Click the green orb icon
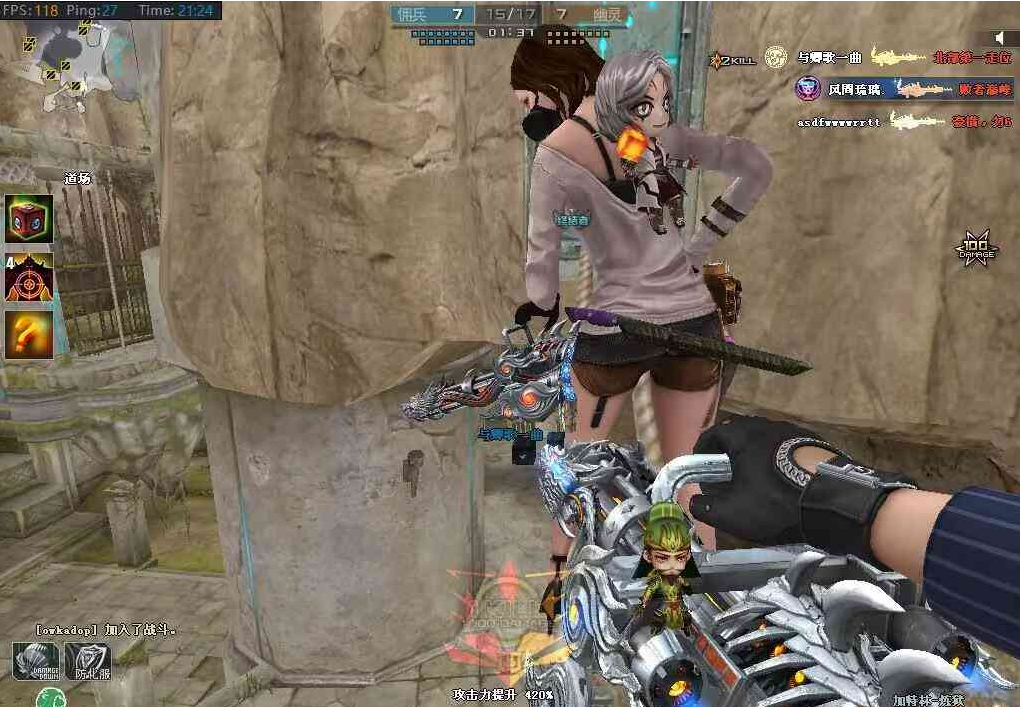This screenshot has width=1020, height=707. 49,698
